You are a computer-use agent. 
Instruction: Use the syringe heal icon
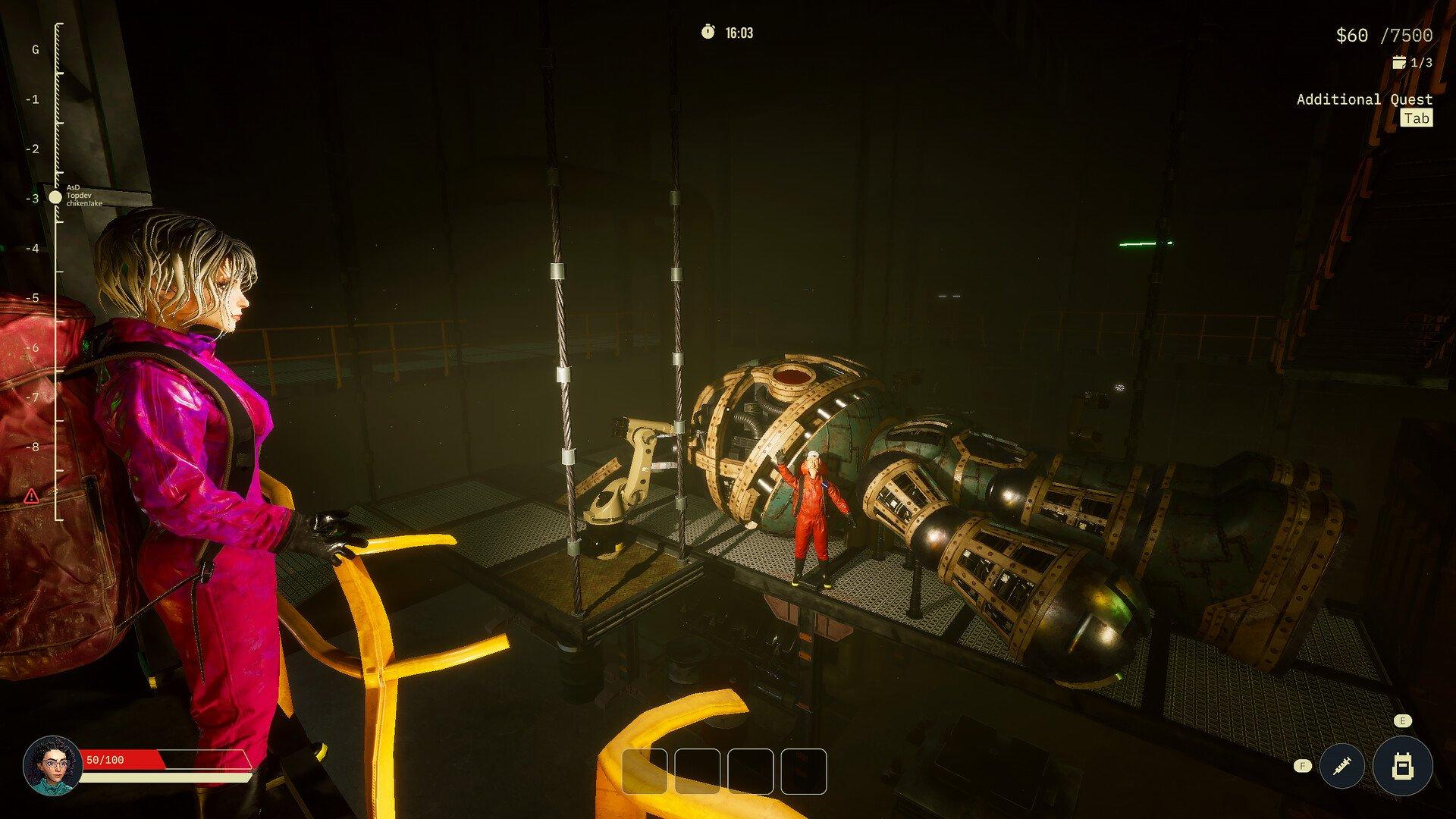(1342, 767)
